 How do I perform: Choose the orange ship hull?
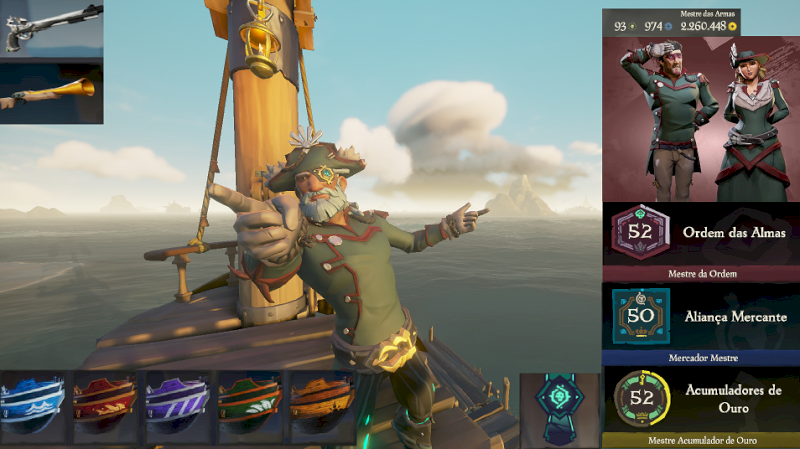[x=323, y=407]
